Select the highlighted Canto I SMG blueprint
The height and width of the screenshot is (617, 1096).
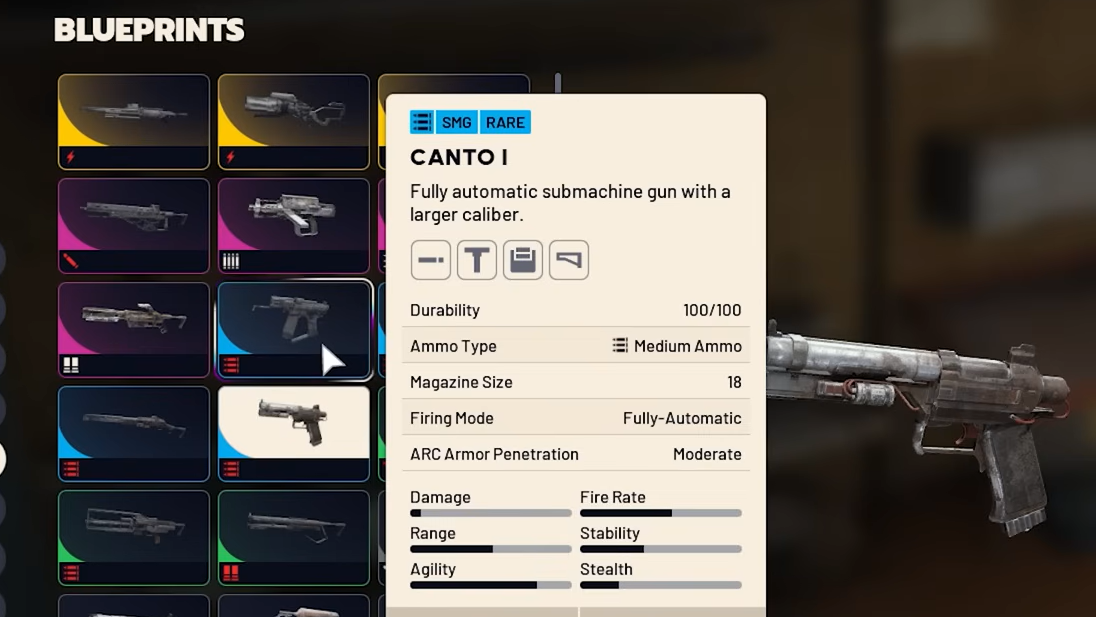pyautogui.click(x=293, y=329)
